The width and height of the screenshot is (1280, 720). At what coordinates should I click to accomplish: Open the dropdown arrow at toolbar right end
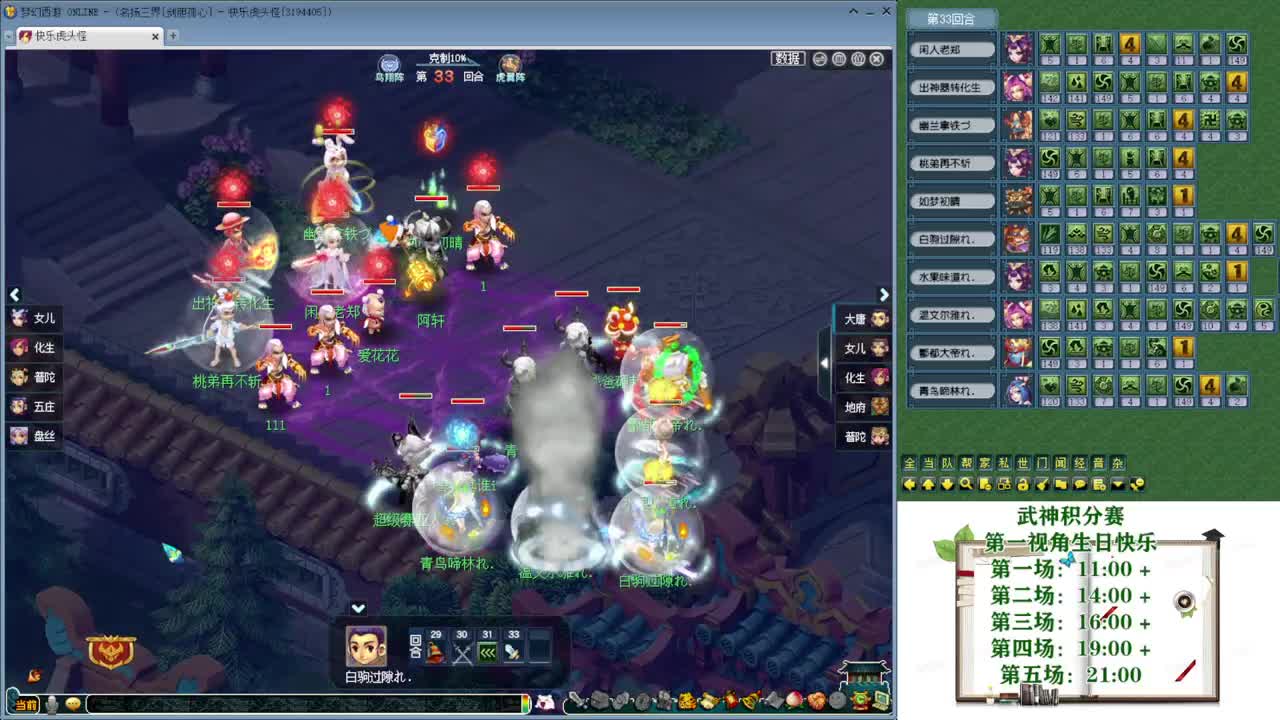[x=1118, y=482]
